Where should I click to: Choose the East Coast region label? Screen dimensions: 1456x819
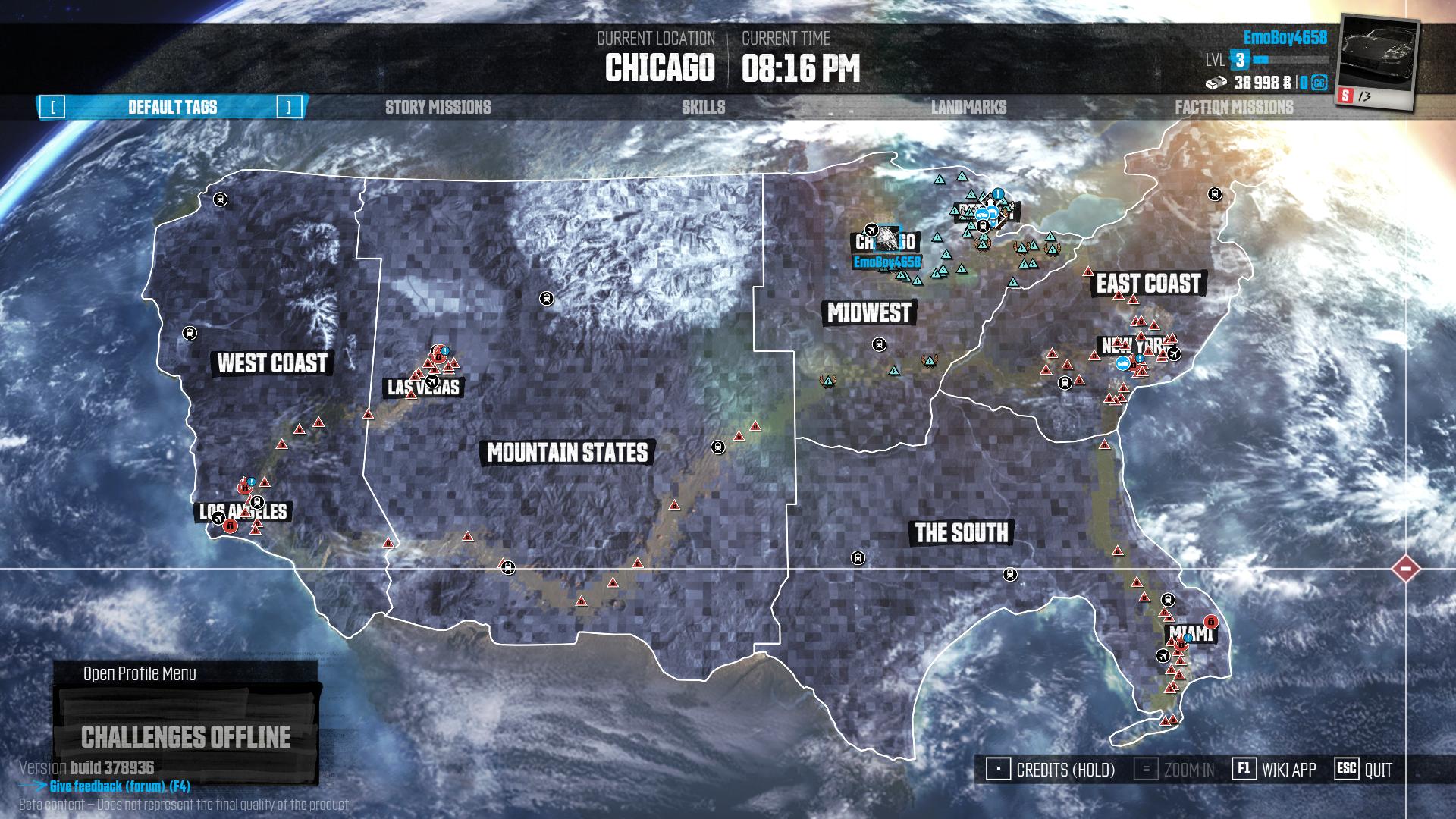[x=1148, y=284]
